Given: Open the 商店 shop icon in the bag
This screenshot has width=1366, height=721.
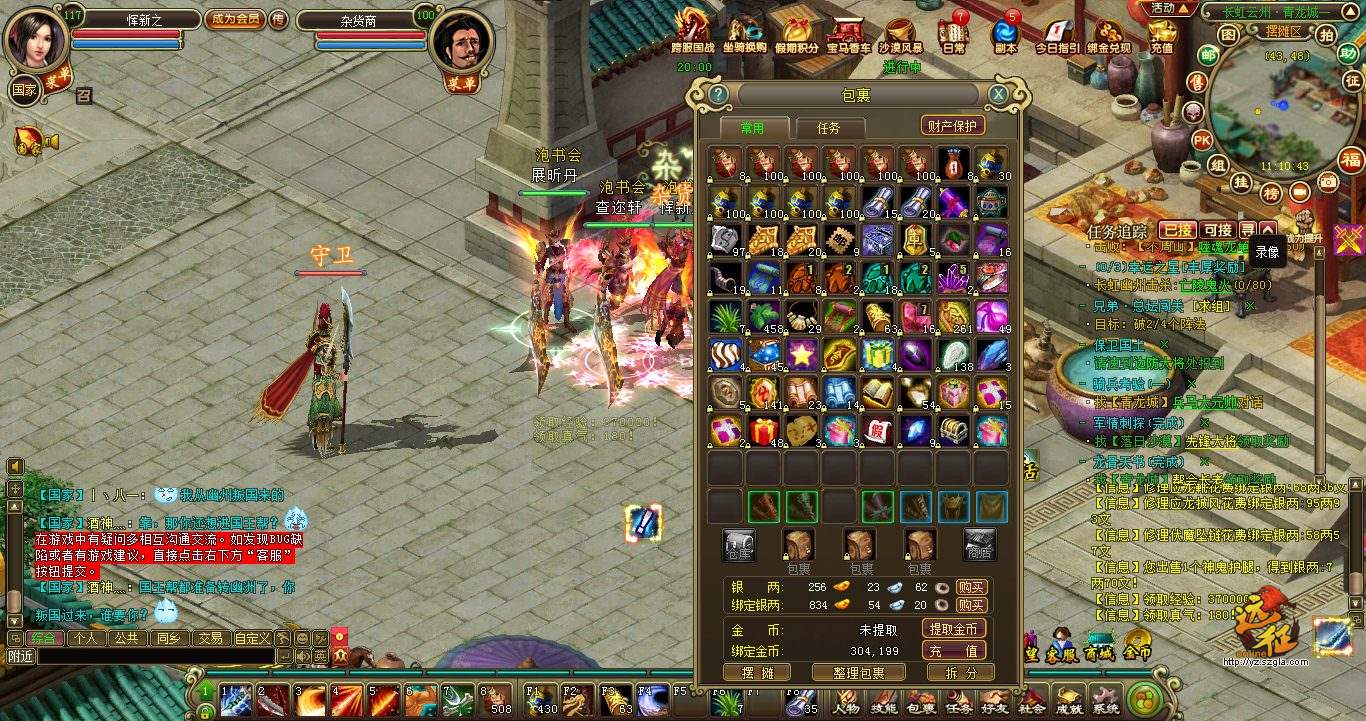Looking at the screenshot, I should pyautogui.click(x=979, y=545).
